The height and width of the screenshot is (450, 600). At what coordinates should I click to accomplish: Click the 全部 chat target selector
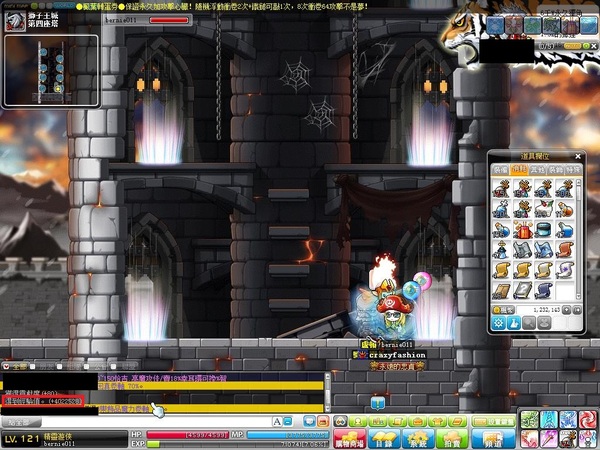(17, 366)
